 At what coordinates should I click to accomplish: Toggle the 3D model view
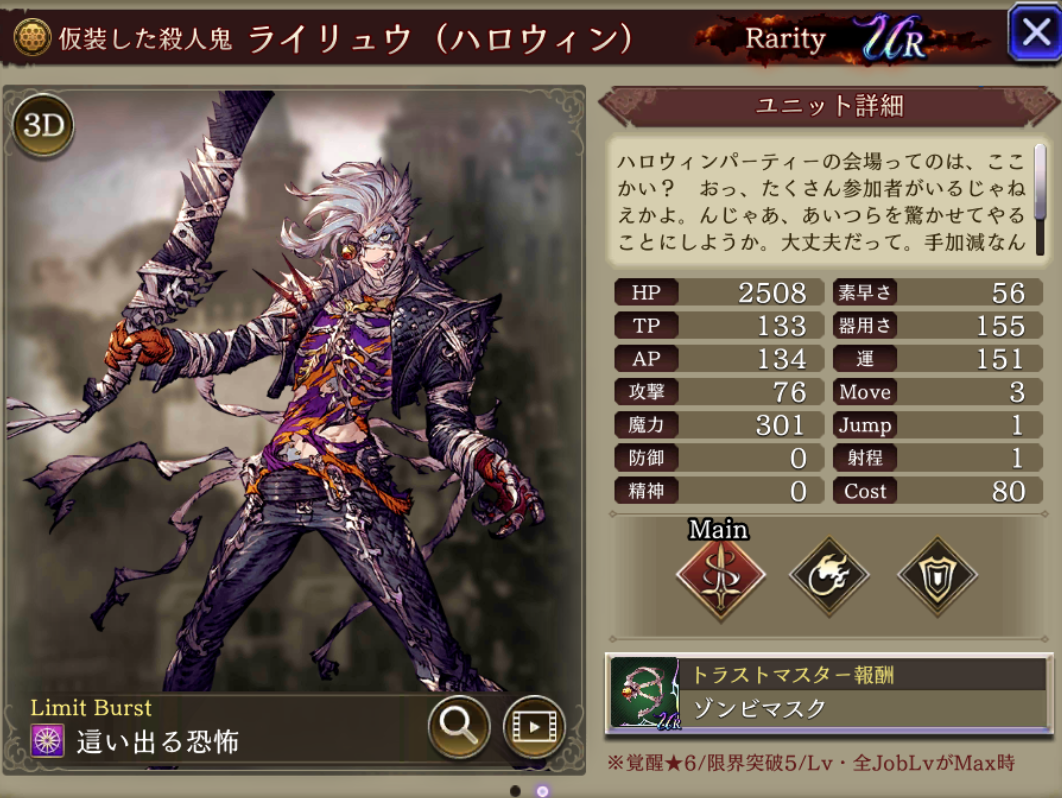(x=43, y=125)
